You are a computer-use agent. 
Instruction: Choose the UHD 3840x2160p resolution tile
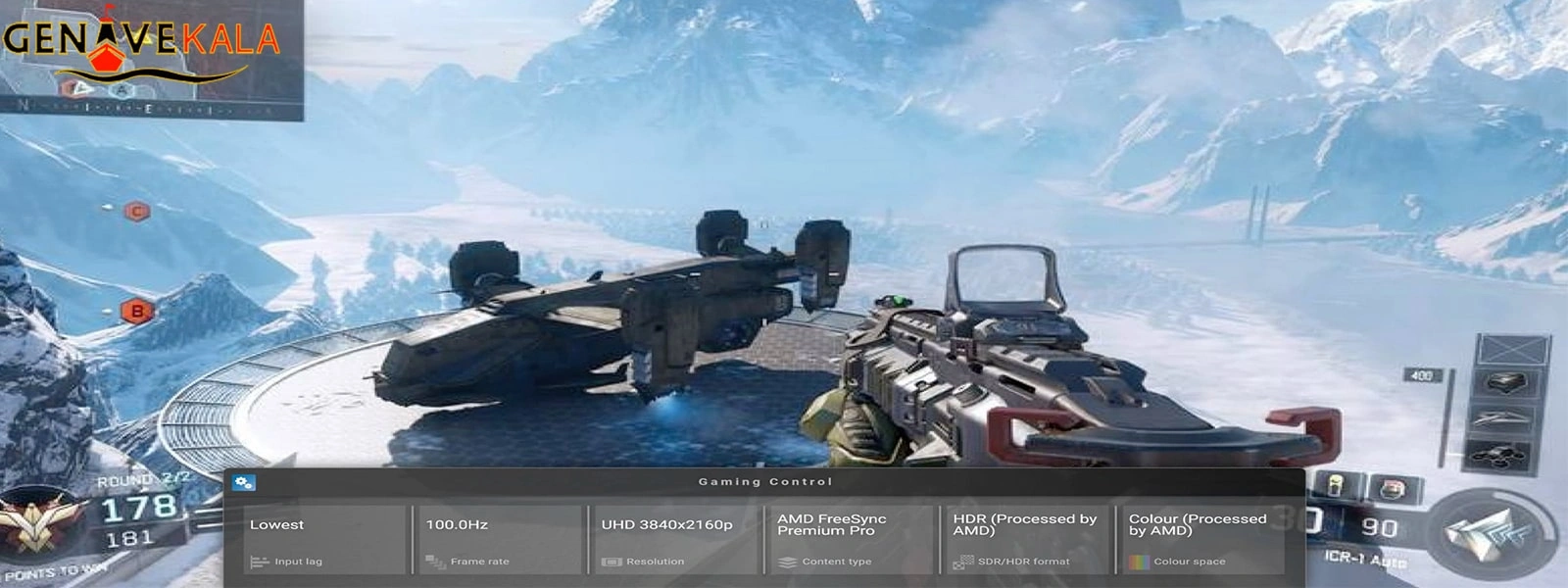point(675,539)
